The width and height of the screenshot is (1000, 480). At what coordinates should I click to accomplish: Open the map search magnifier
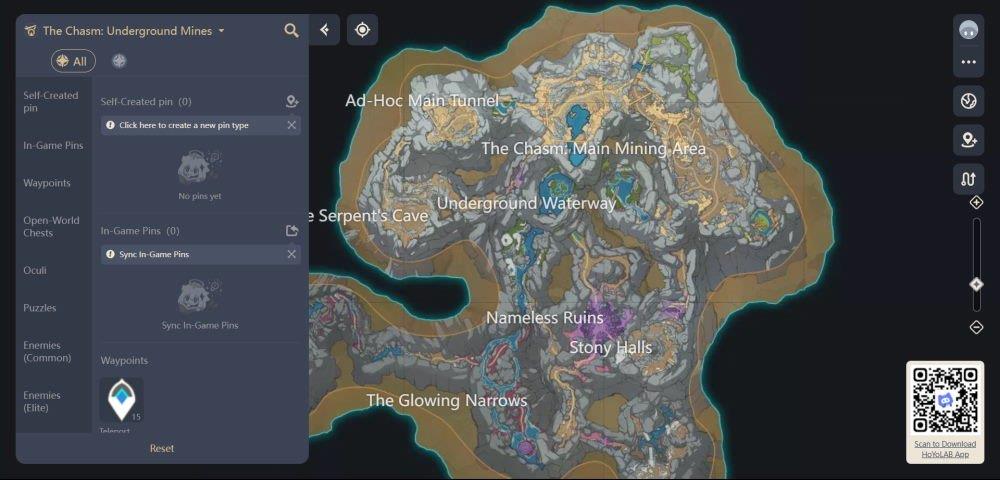tap(291, 31)
